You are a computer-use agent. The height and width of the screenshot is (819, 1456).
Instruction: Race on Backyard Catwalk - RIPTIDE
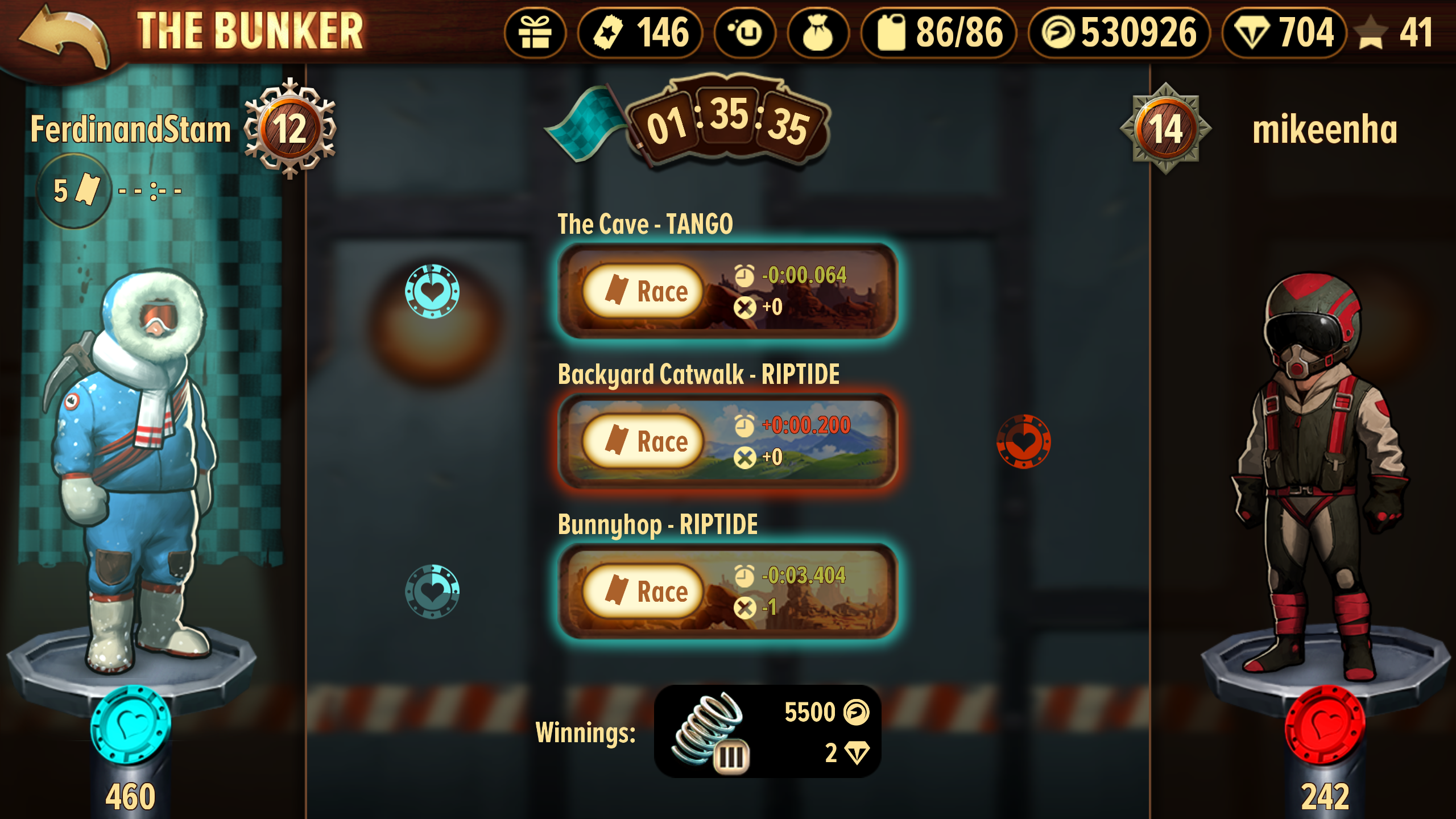[644, 441]
